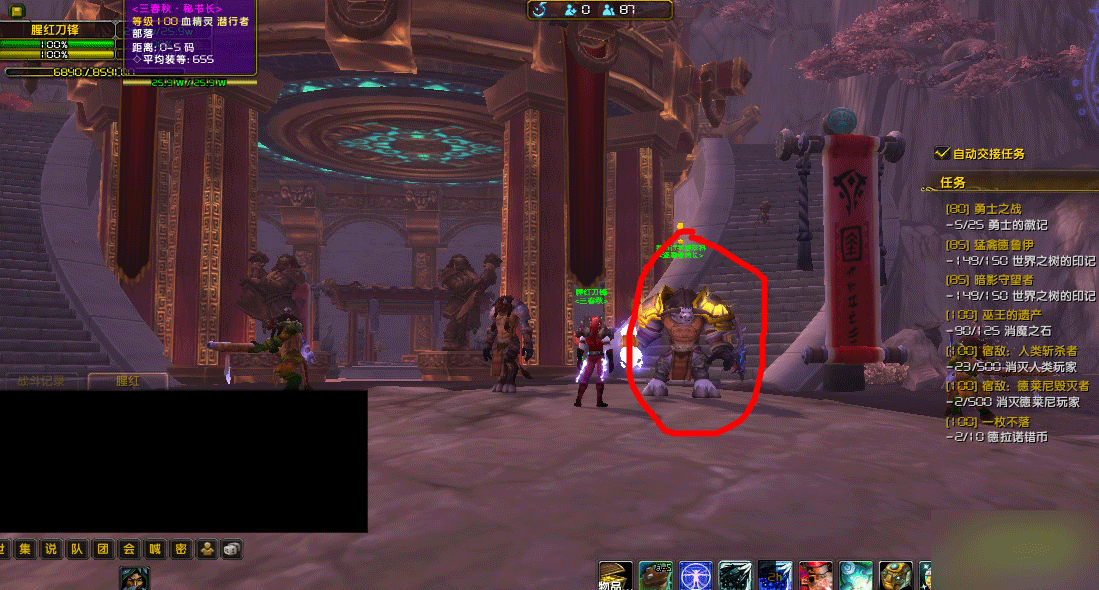Choose the 说 say channel button

coord(49,549)
